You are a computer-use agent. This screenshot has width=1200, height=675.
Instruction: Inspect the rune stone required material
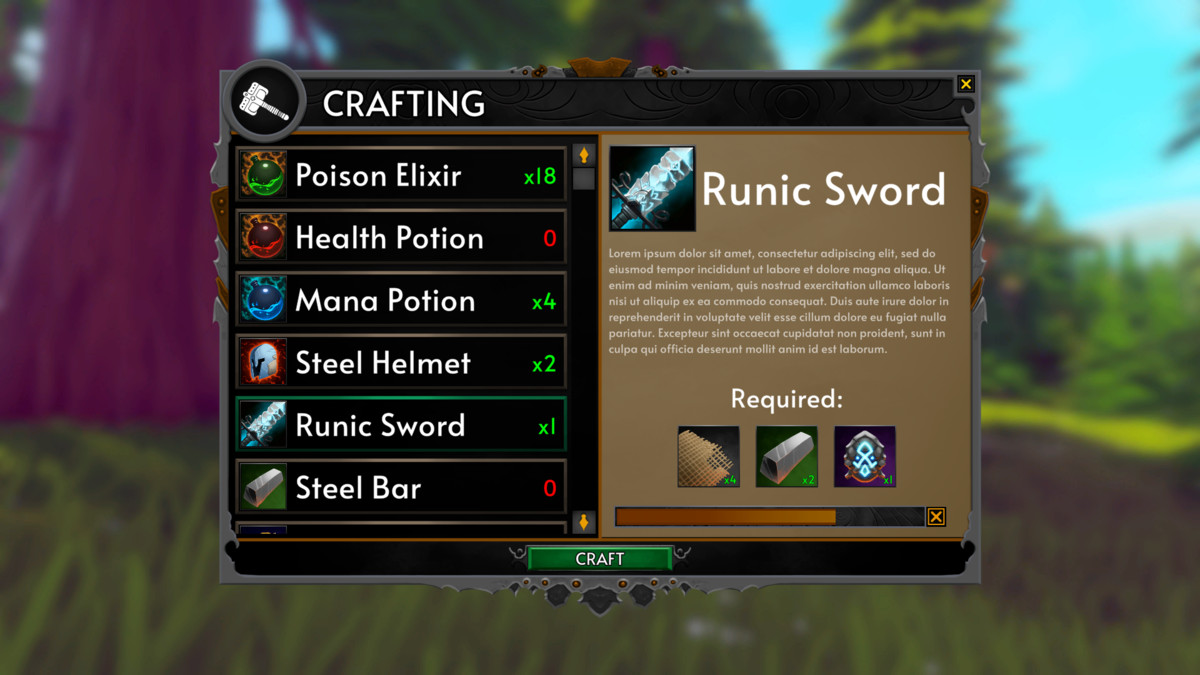[x=864, y=457]
